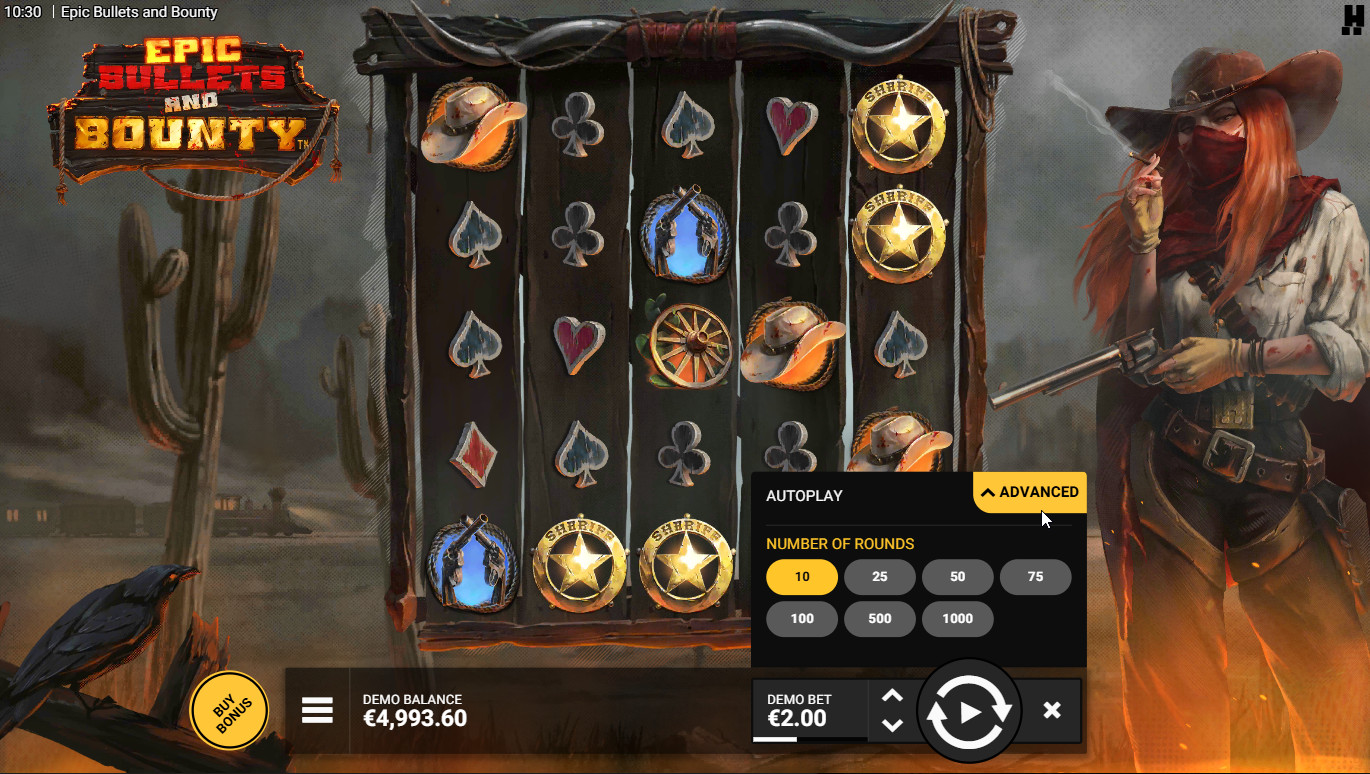Image resolution: width=1370 pixels, height=774 pixels.
Task: Set autoplay to 50 rounds
Action: pos(957,577)
